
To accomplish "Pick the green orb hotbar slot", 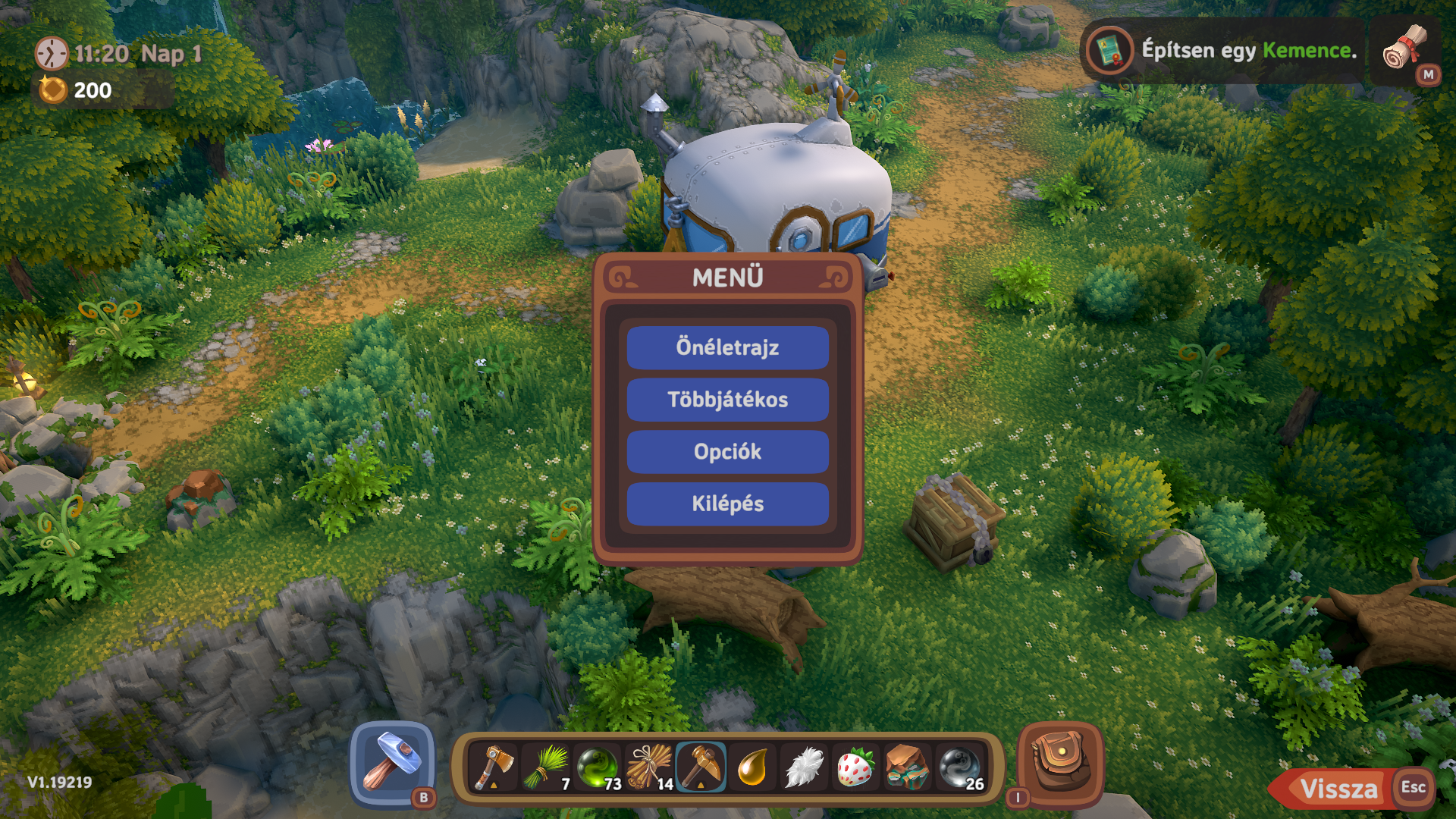I will 598,767.
